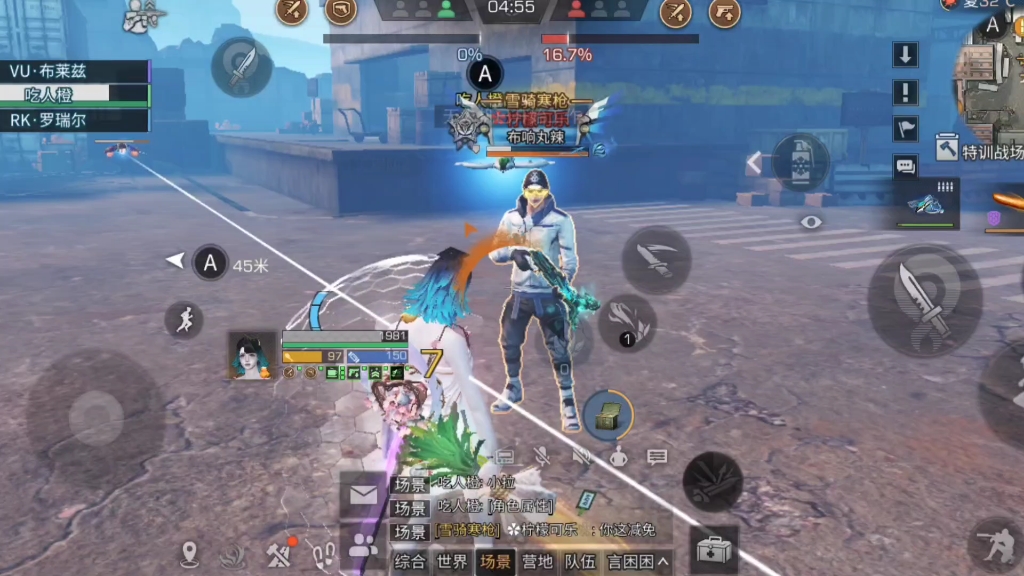Click the down-arrow button beside minimap
The image size is (1024, 576).
pos(905,55)
